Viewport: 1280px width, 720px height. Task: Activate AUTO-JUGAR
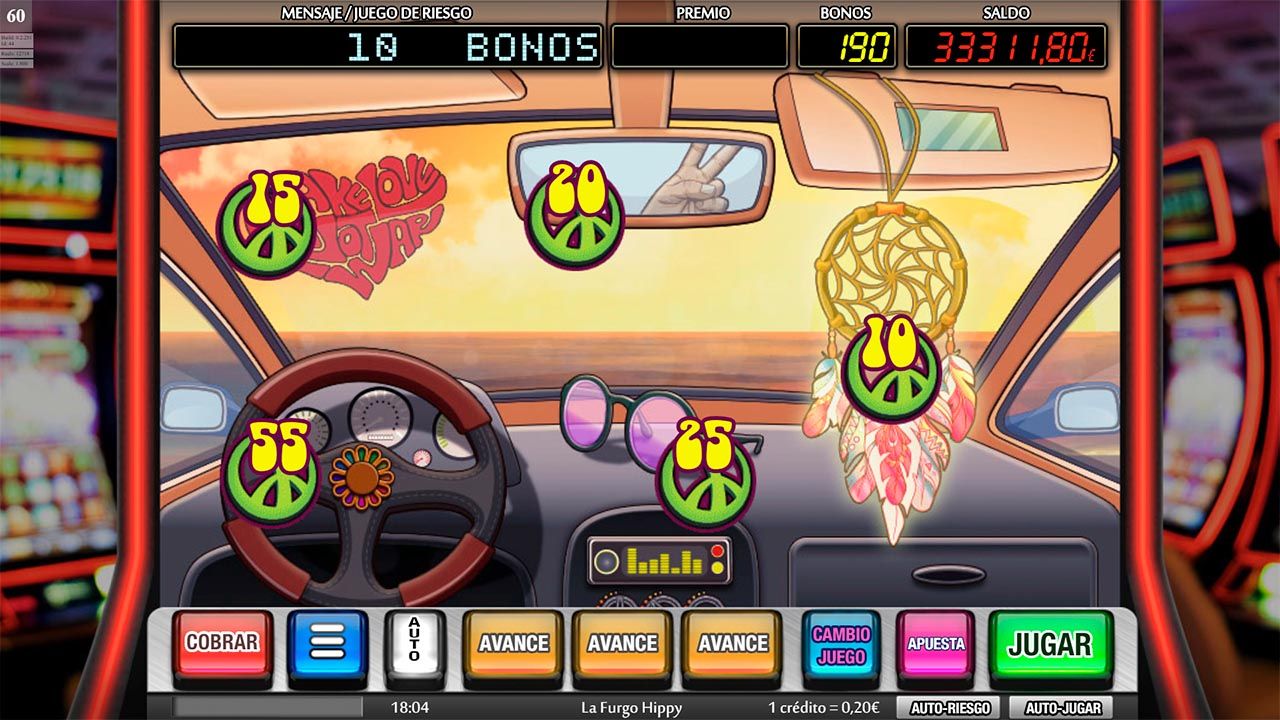pyautogui.click(x=1061, y=708)
